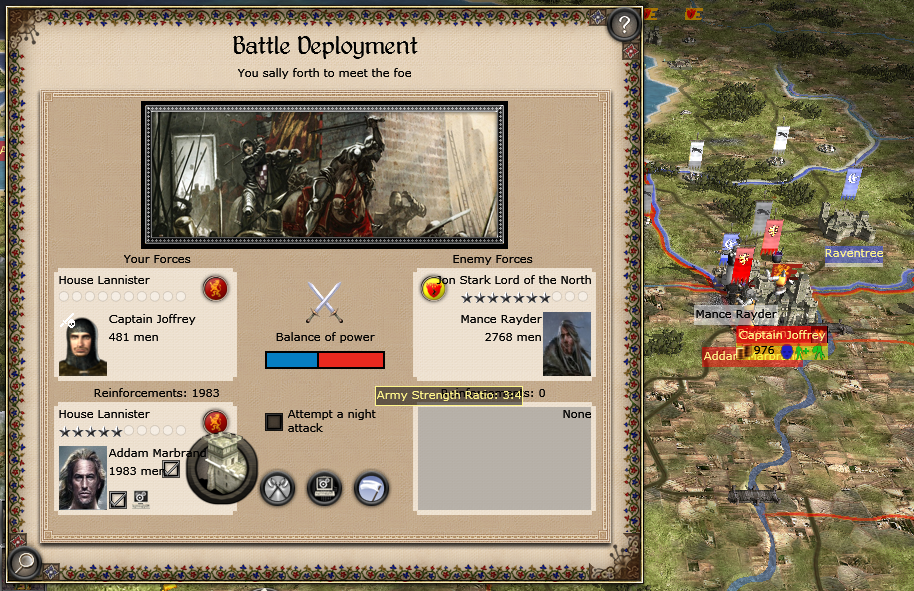
Task: Select Mance Rayder's portrait
Action: point(567,344)
